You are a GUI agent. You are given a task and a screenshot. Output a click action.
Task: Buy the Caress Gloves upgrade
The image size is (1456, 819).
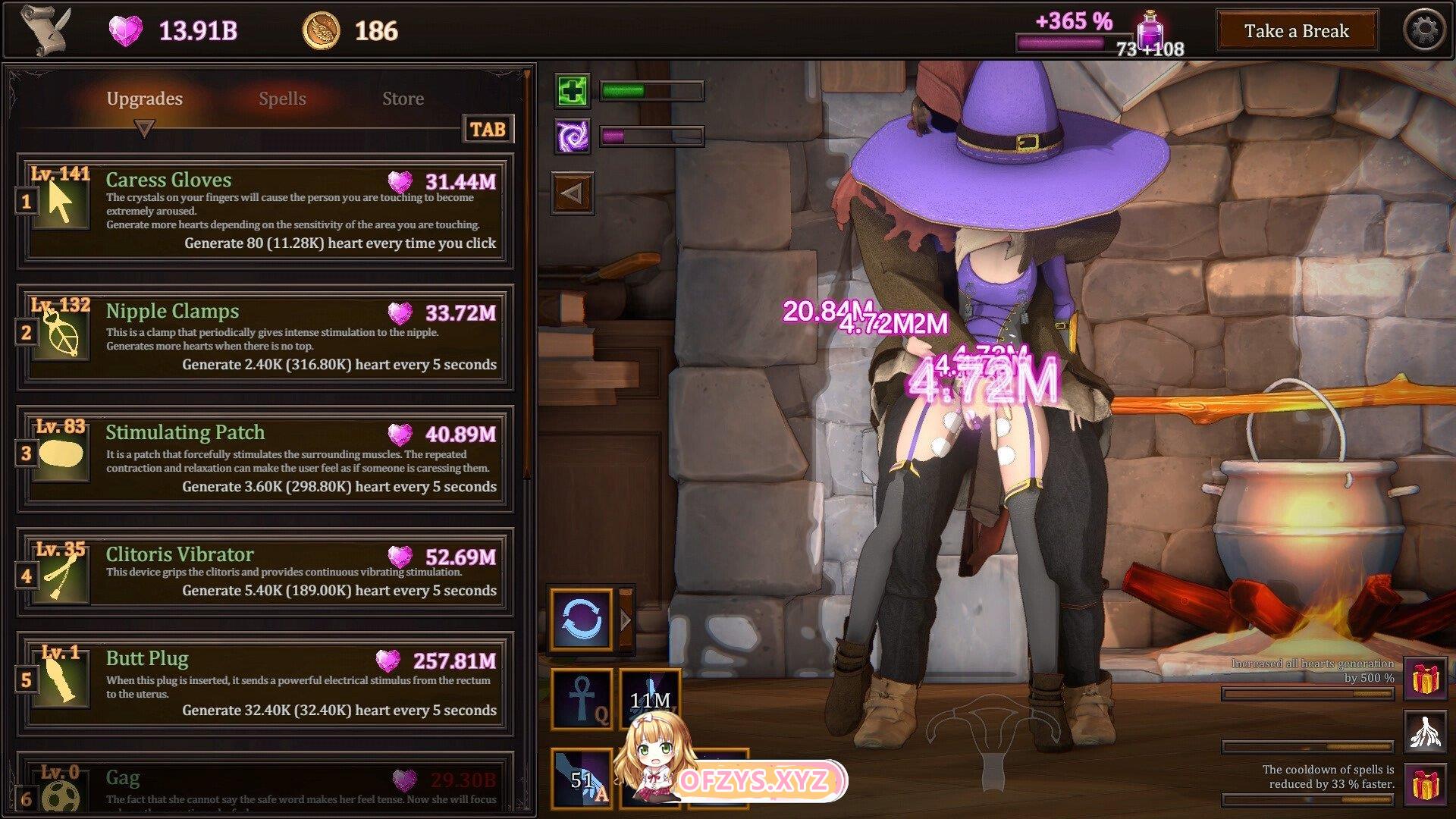265,210
